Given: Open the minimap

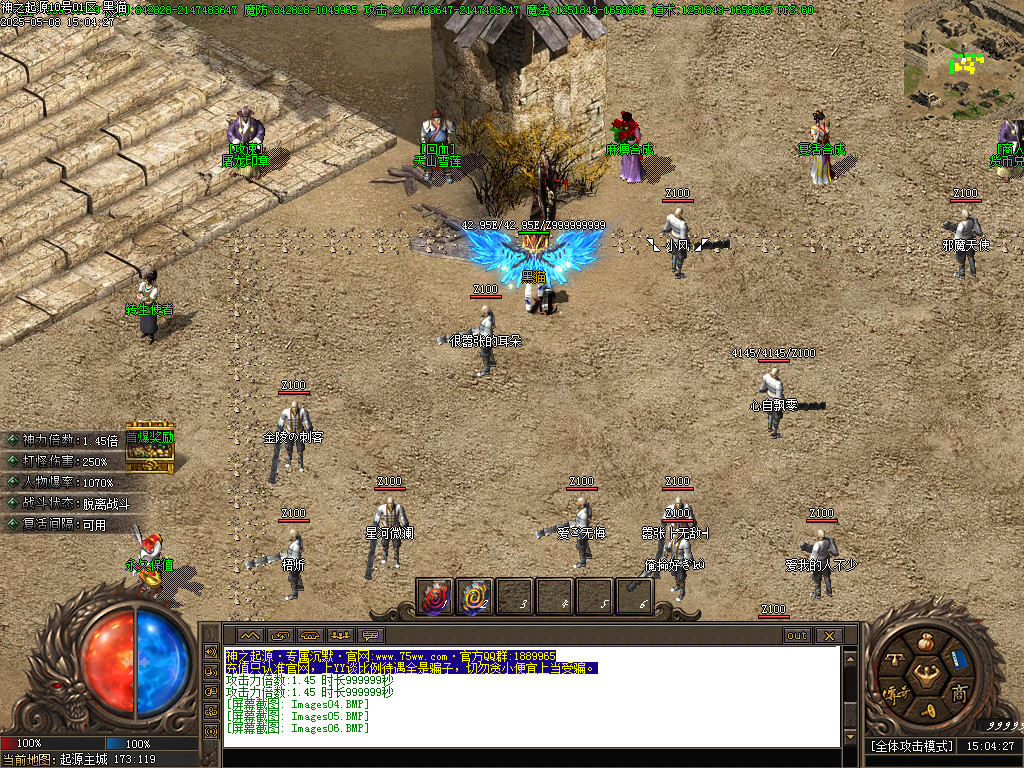Looking at the screenshot, I should coord(963,58).
